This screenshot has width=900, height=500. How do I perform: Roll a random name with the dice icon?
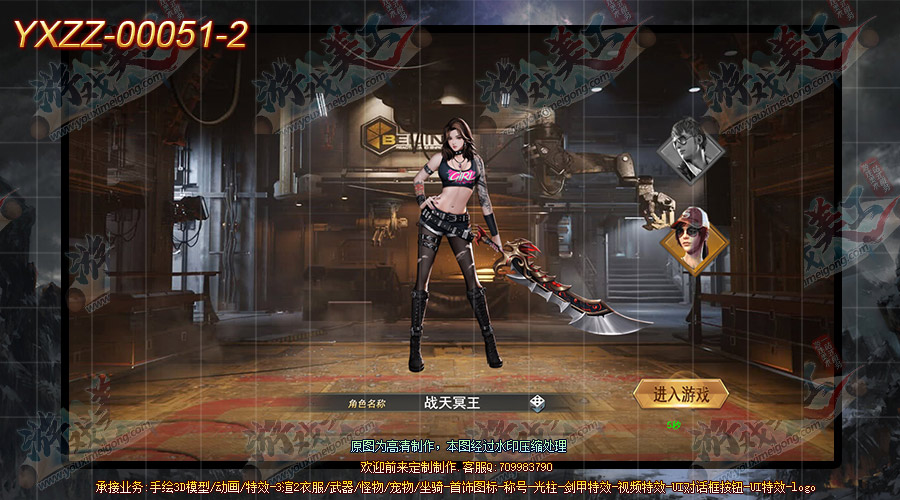(x=538, y=403)
